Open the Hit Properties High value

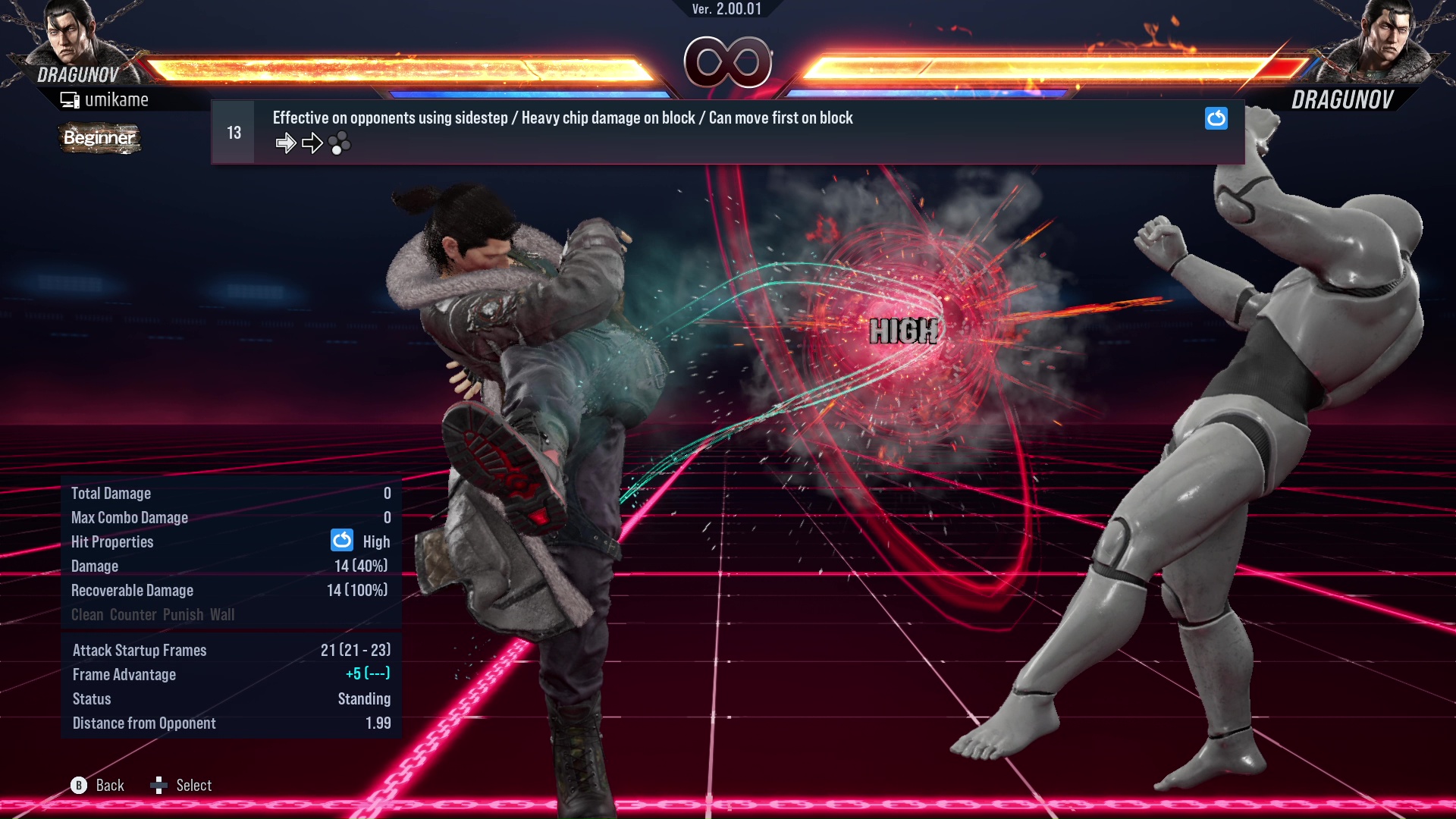click(x=377, y=541)
